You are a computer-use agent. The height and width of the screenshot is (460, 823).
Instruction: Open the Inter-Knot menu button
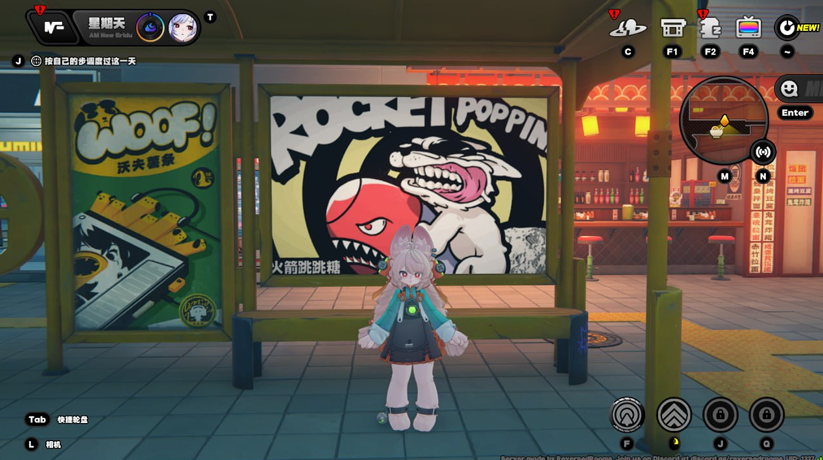pos(53,27)
